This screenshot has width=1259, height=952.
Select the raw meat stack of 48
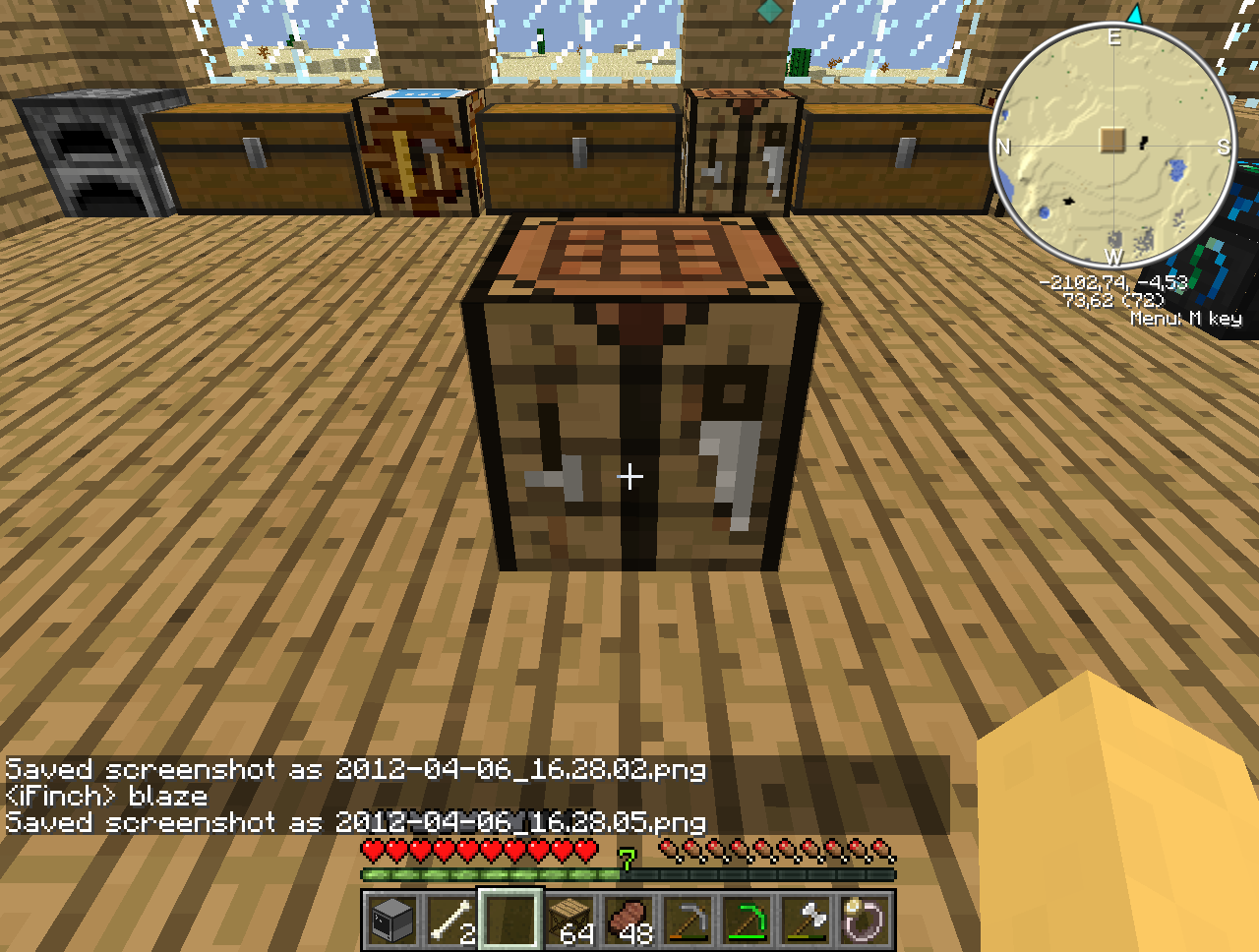(x=629, y=922)
